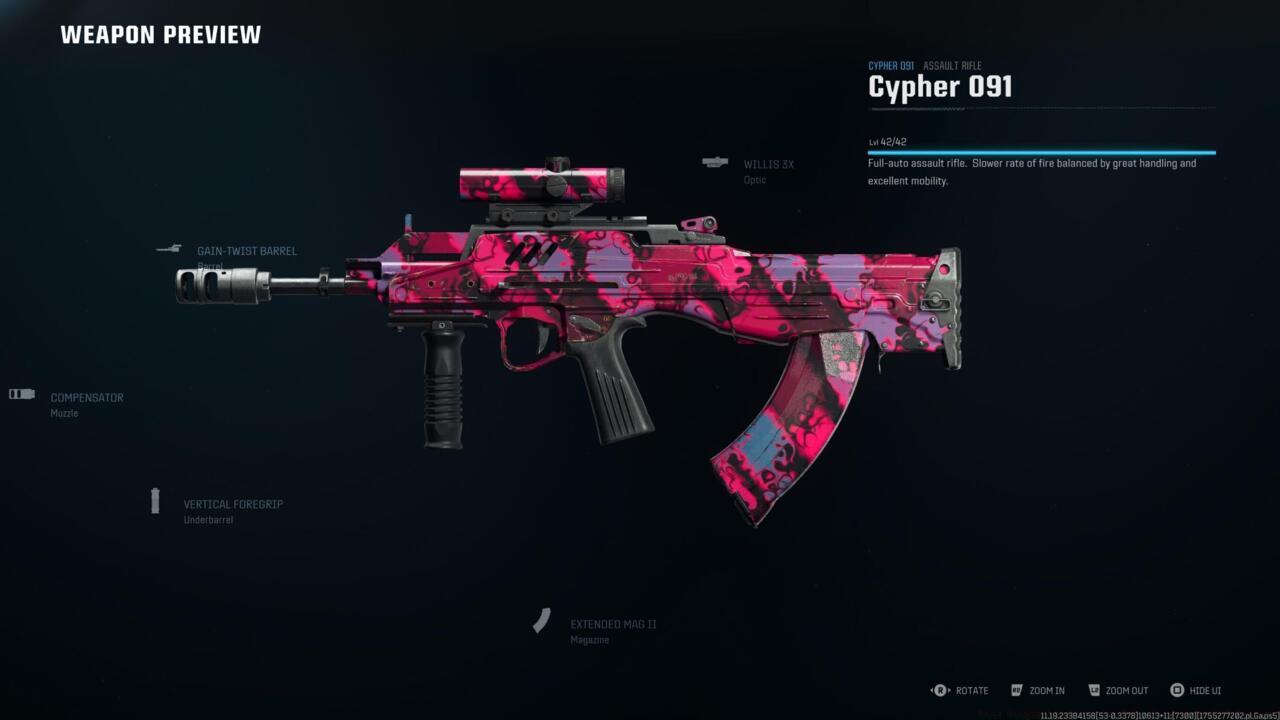Click the Assault Rifle category label

[951, 65]
